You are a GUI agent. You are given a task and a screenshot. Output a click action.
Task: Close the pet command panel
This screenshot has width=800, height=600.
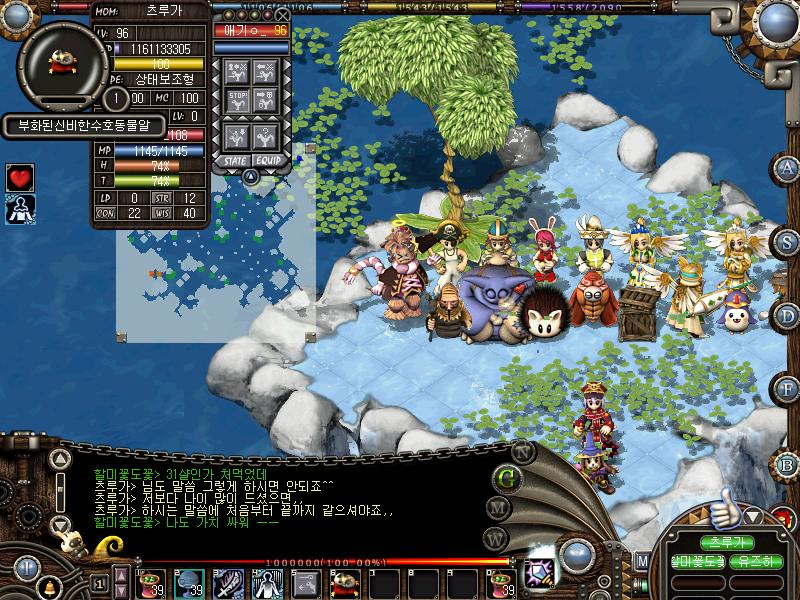(x=283, y=16)
